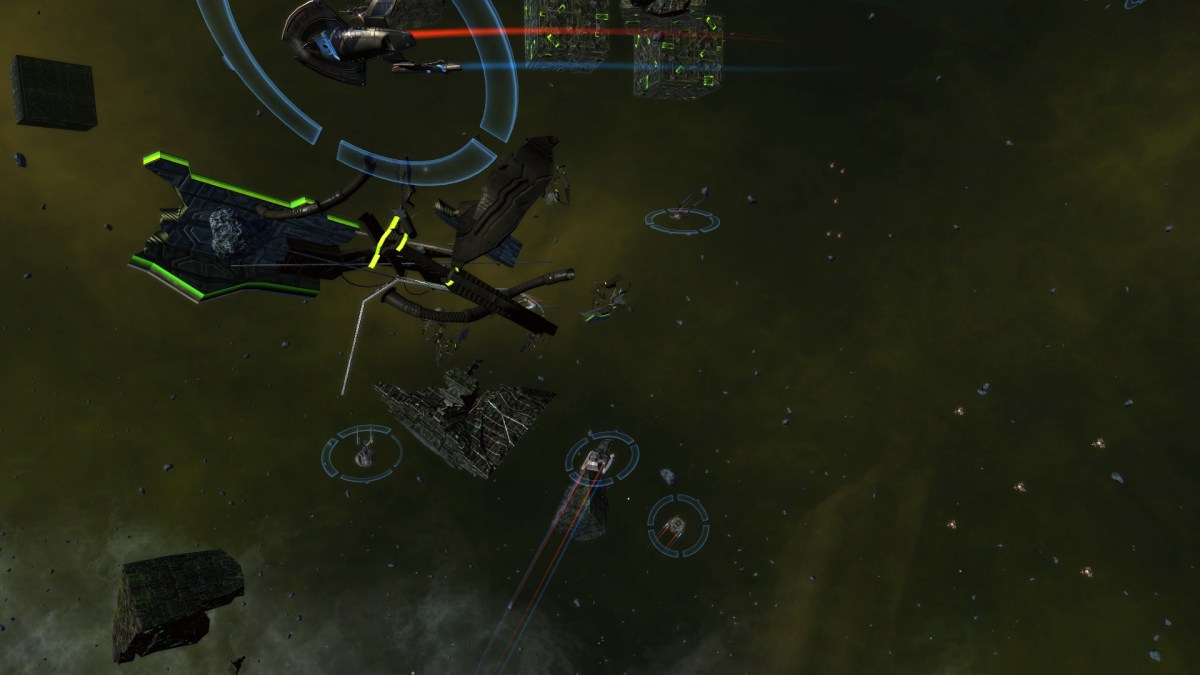Select the large-ringed warship firing a red beam
This screenshot has height=675, width=1200.
click(345, 37)
